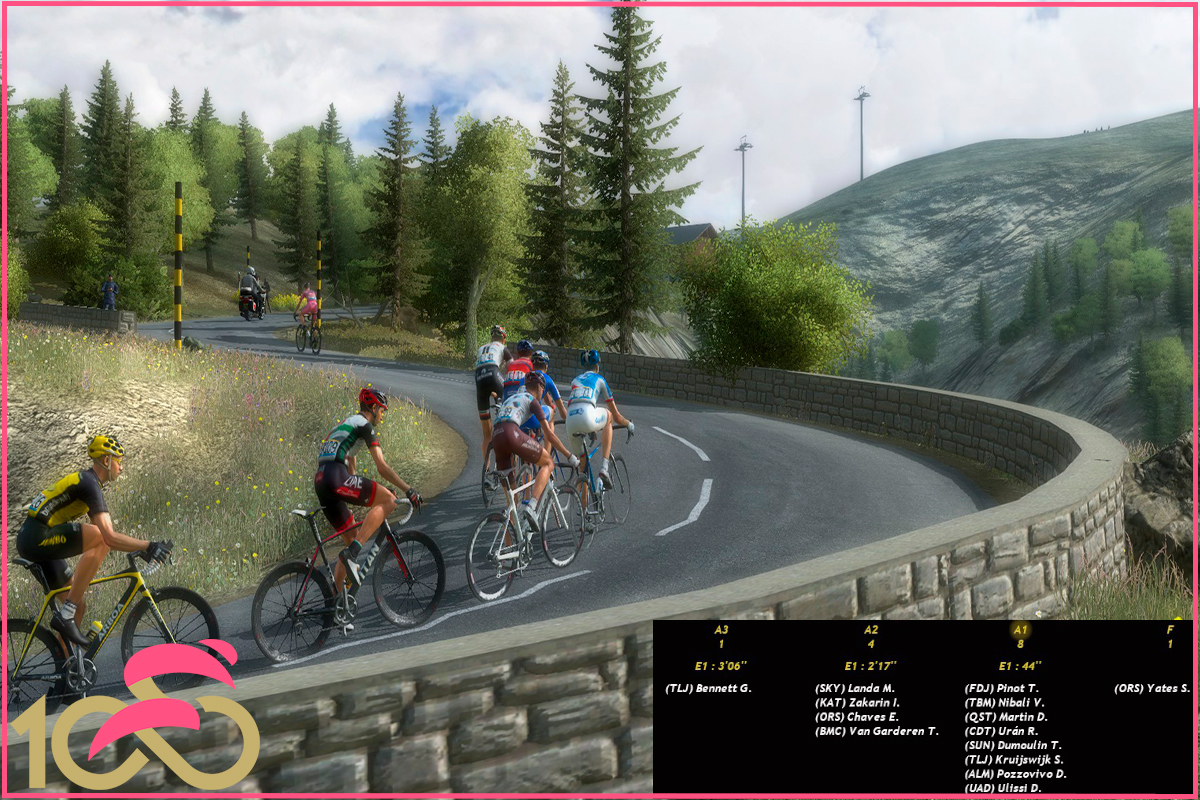Select rider Chaves E.
The image size is (1200, 800).
pos(857,717)
